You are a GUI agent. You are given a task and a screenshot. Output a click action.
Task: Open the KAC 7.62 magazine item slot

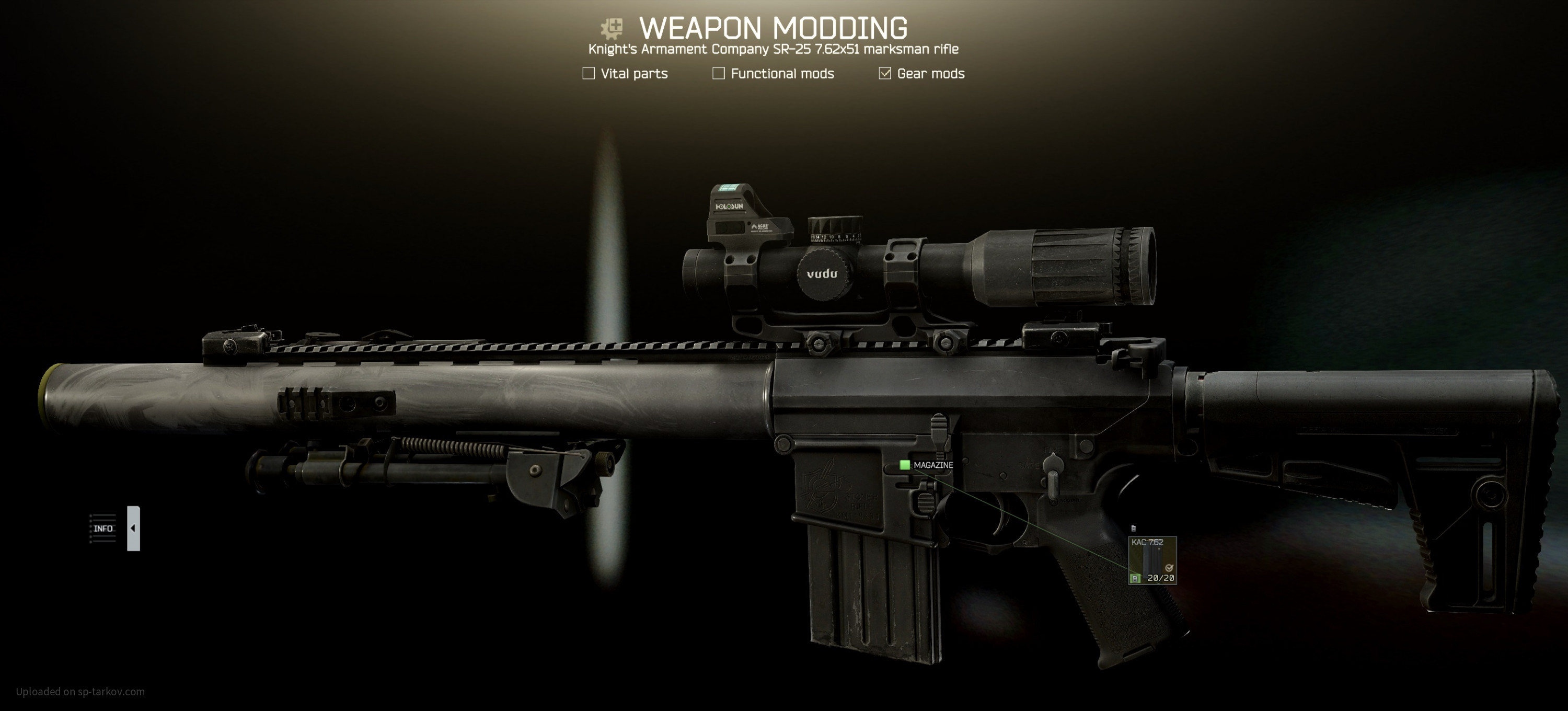[1152, 560]
